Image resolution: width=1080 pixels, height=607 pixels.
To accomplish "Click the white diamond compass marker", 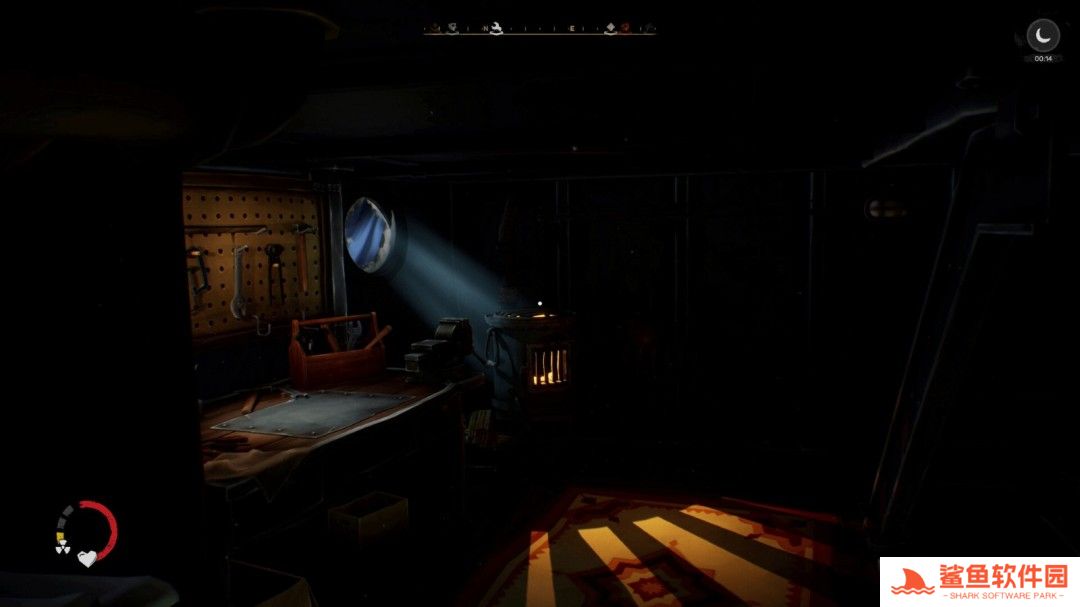I will coord(610,28).
